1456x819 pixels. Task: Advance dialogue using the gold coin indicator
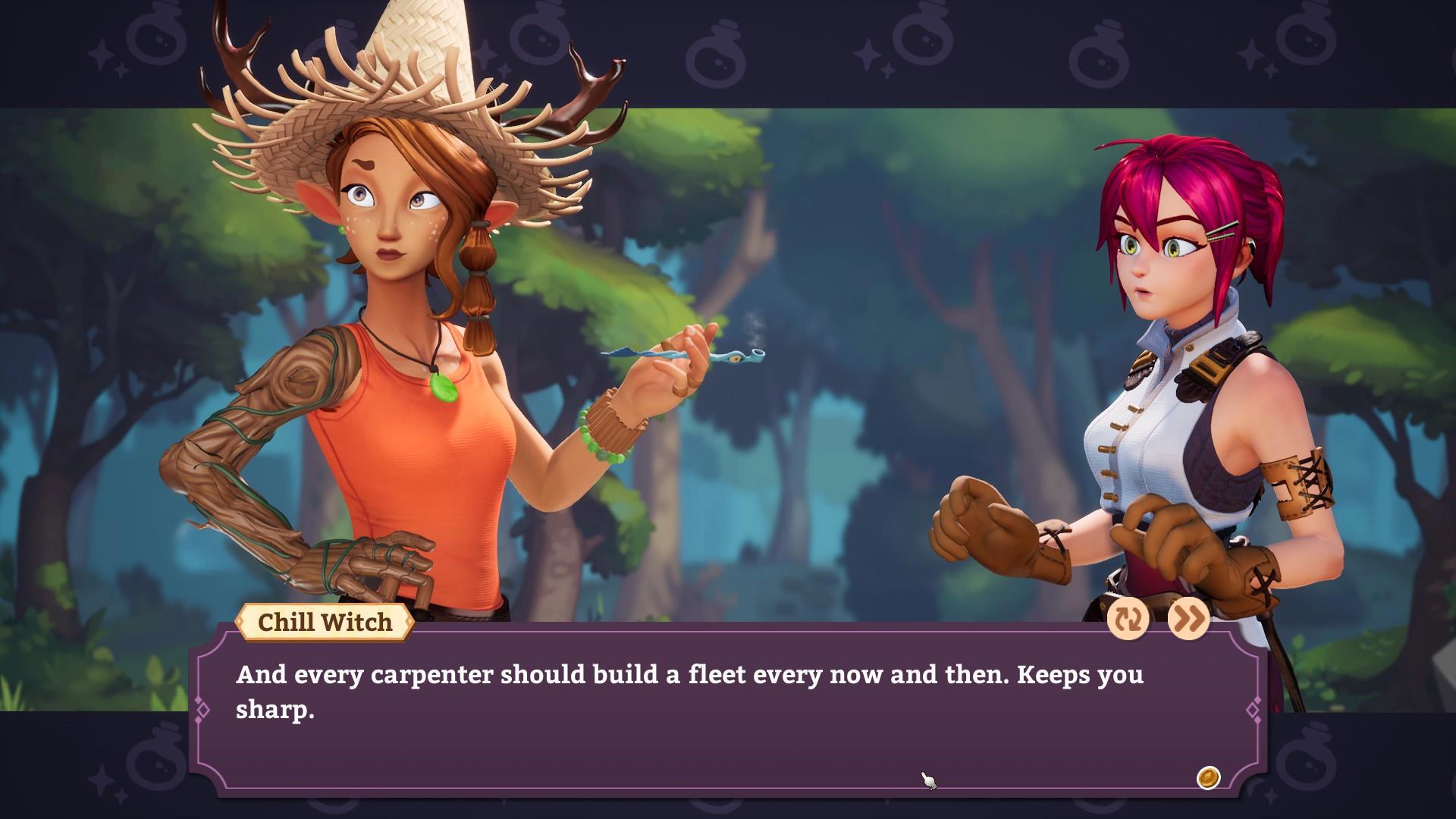(x=1207, y=778)
